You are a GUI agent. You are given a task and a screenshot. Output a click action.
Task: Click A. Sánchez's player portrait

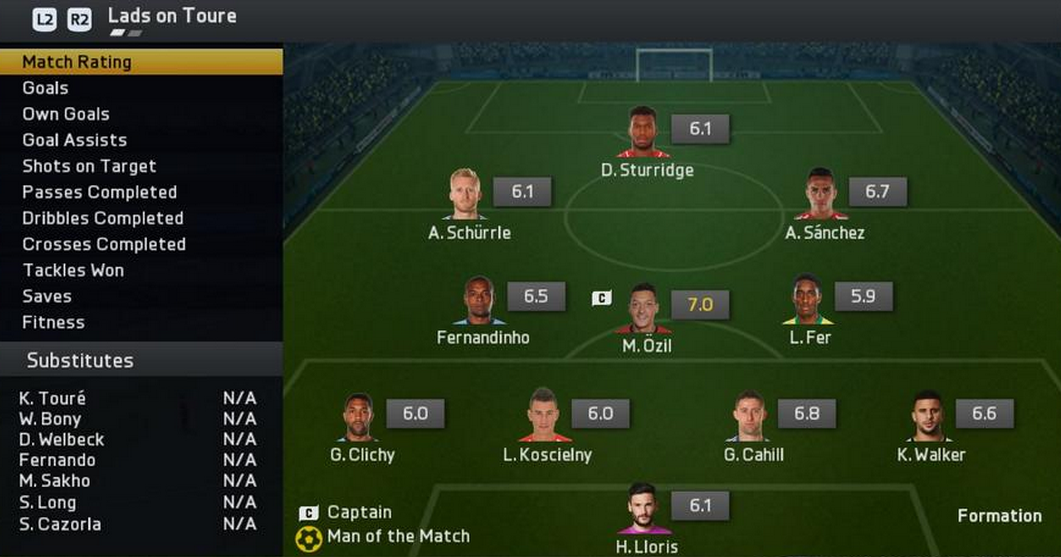821,194
